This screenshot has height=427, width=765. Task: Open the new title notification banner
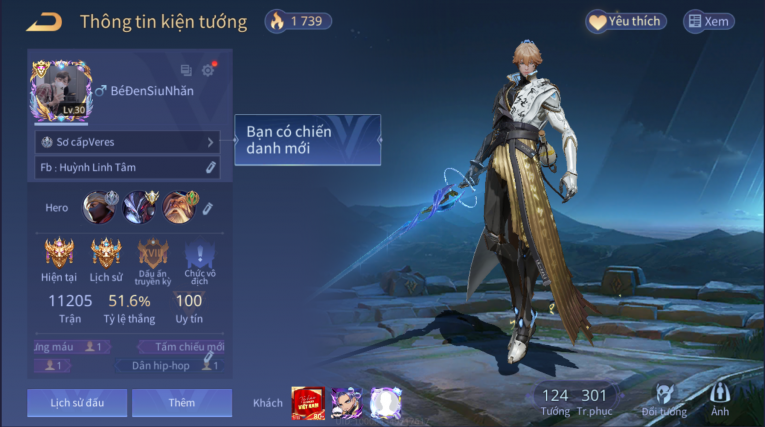[x=307, y=140]
